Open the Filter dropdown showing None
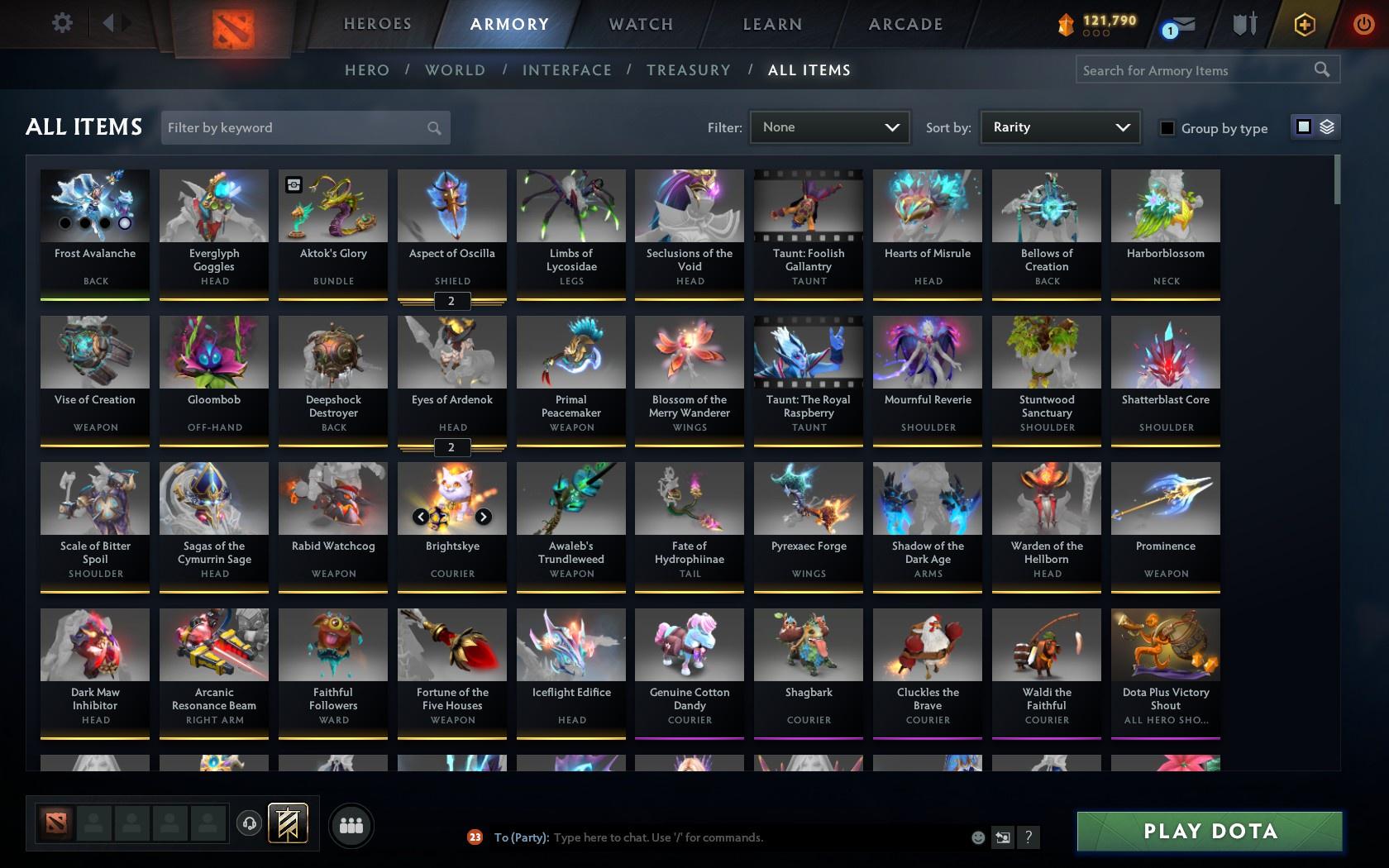Image resolution: width=1389 pixels, height=868 pixels. point(829,127)
